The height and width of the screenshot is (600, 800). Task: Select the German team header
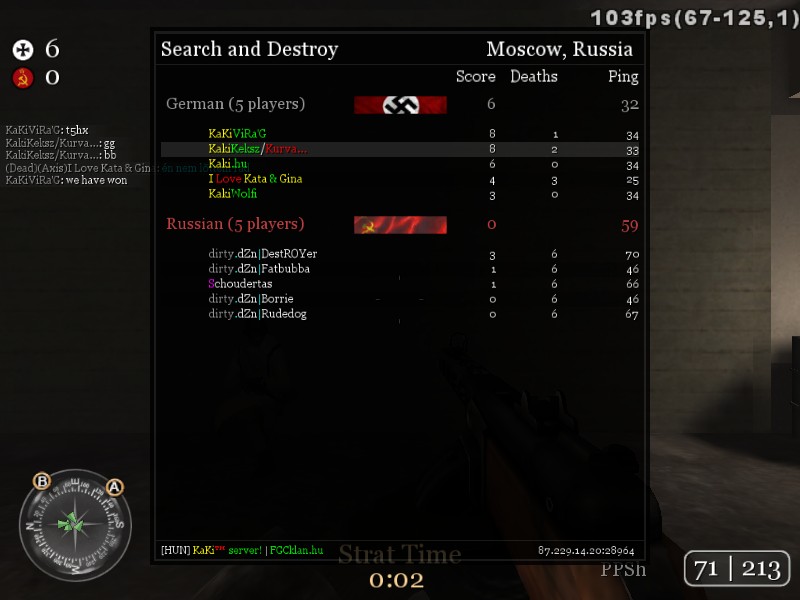(x=235, y=104)
